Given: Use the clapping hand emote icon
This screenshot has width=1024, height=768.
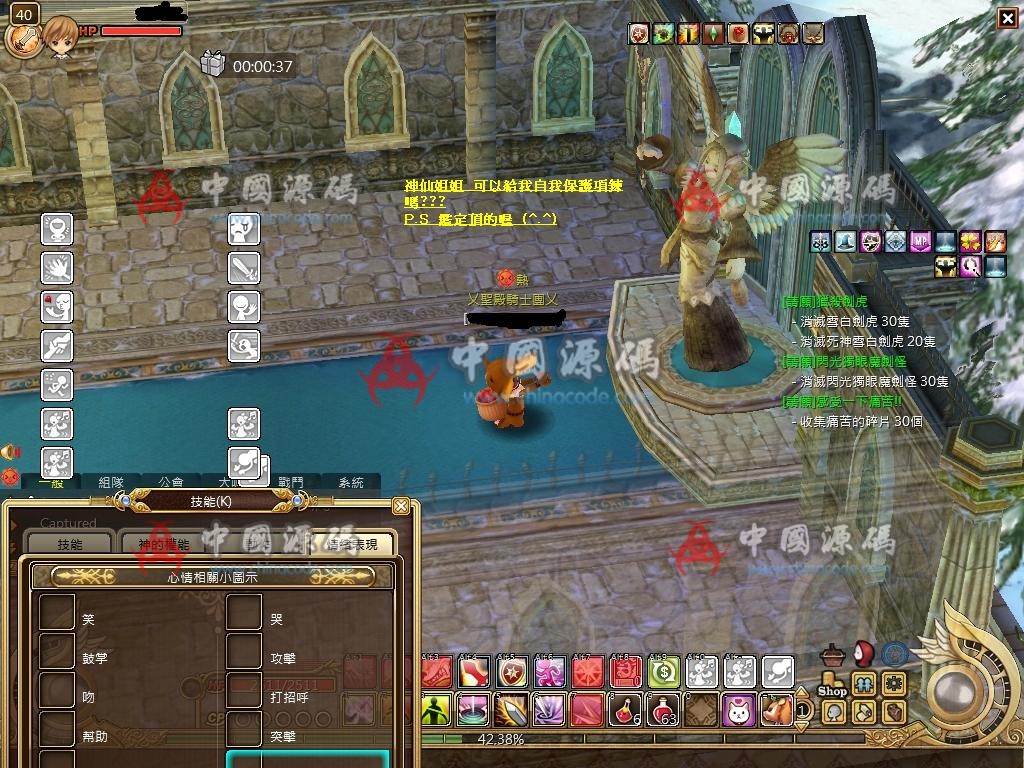Looking at the screenshot, I should [57, 268].
